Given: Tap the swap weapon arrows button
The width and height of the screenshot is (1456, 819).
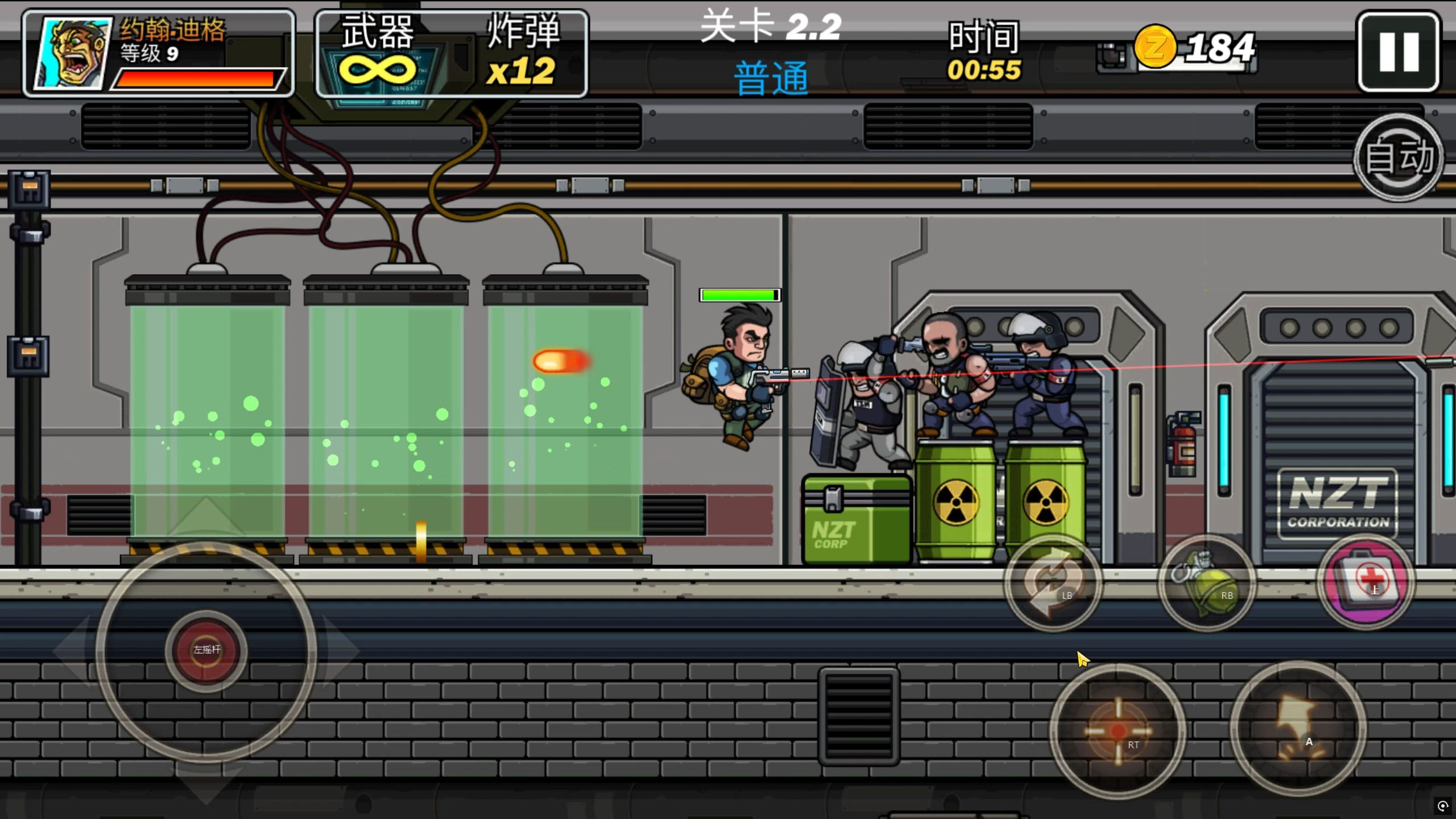Looking at the screenshot, I should [x=1053, y=582].
